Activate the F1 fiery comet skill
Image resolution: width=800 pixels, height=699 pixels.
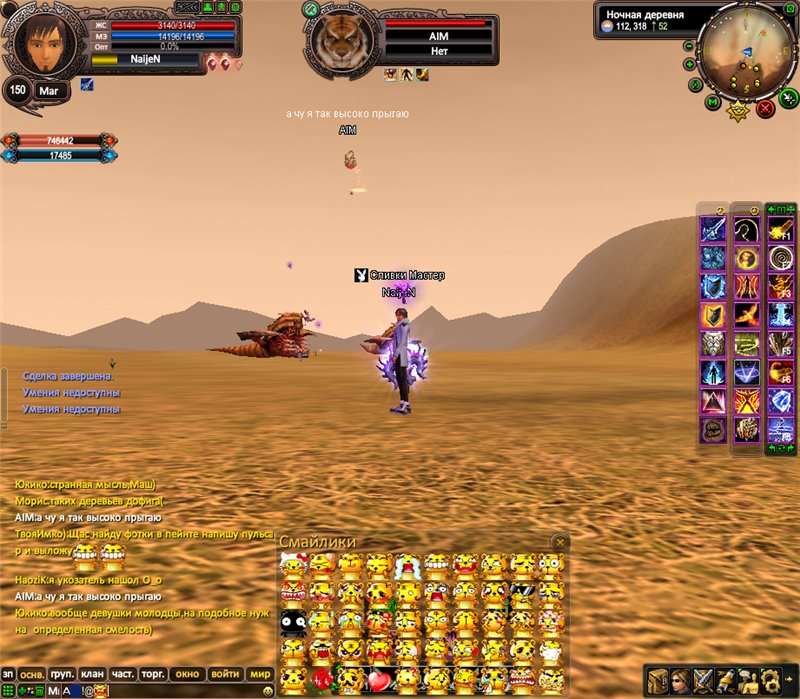click(780, 230)
